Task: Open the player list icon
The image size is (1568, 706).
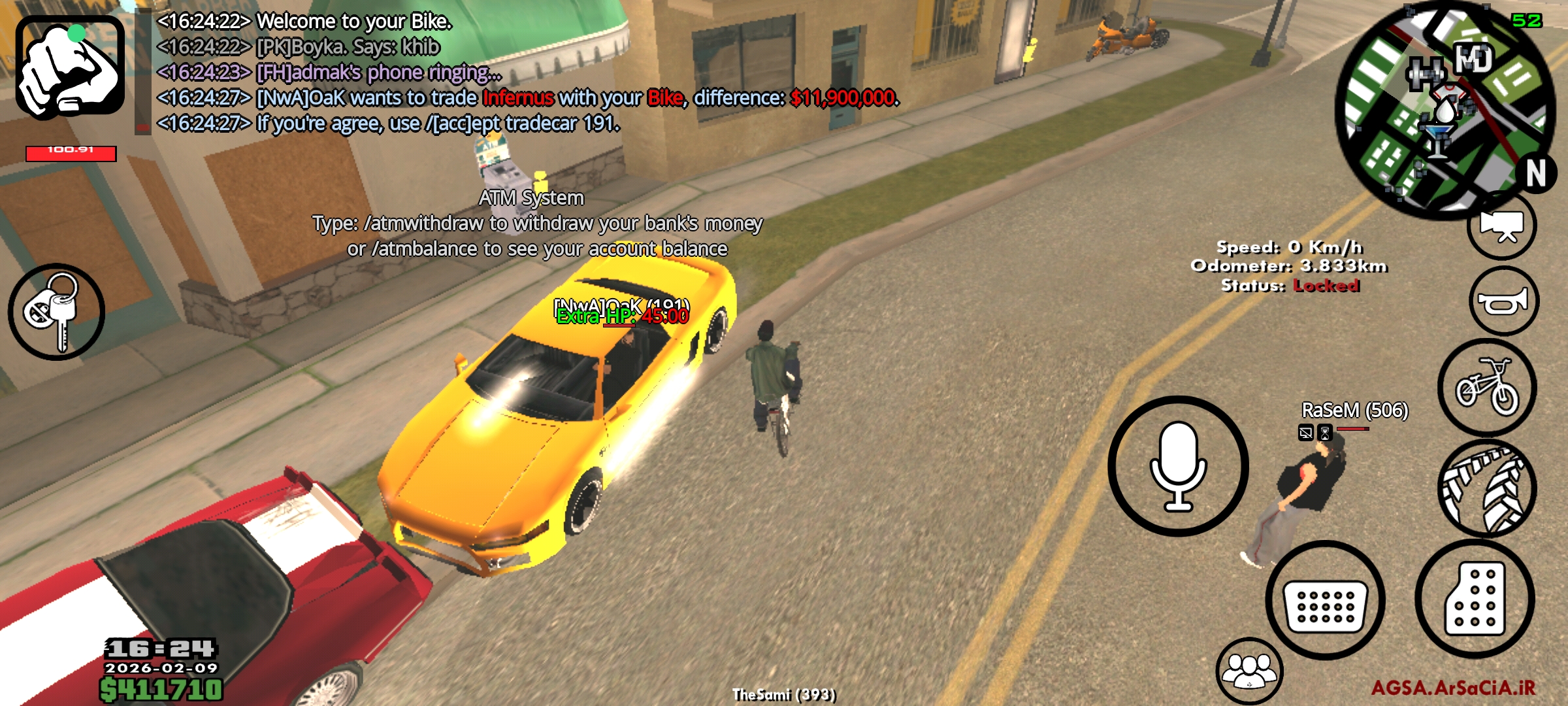Action: coord(1249,671)
